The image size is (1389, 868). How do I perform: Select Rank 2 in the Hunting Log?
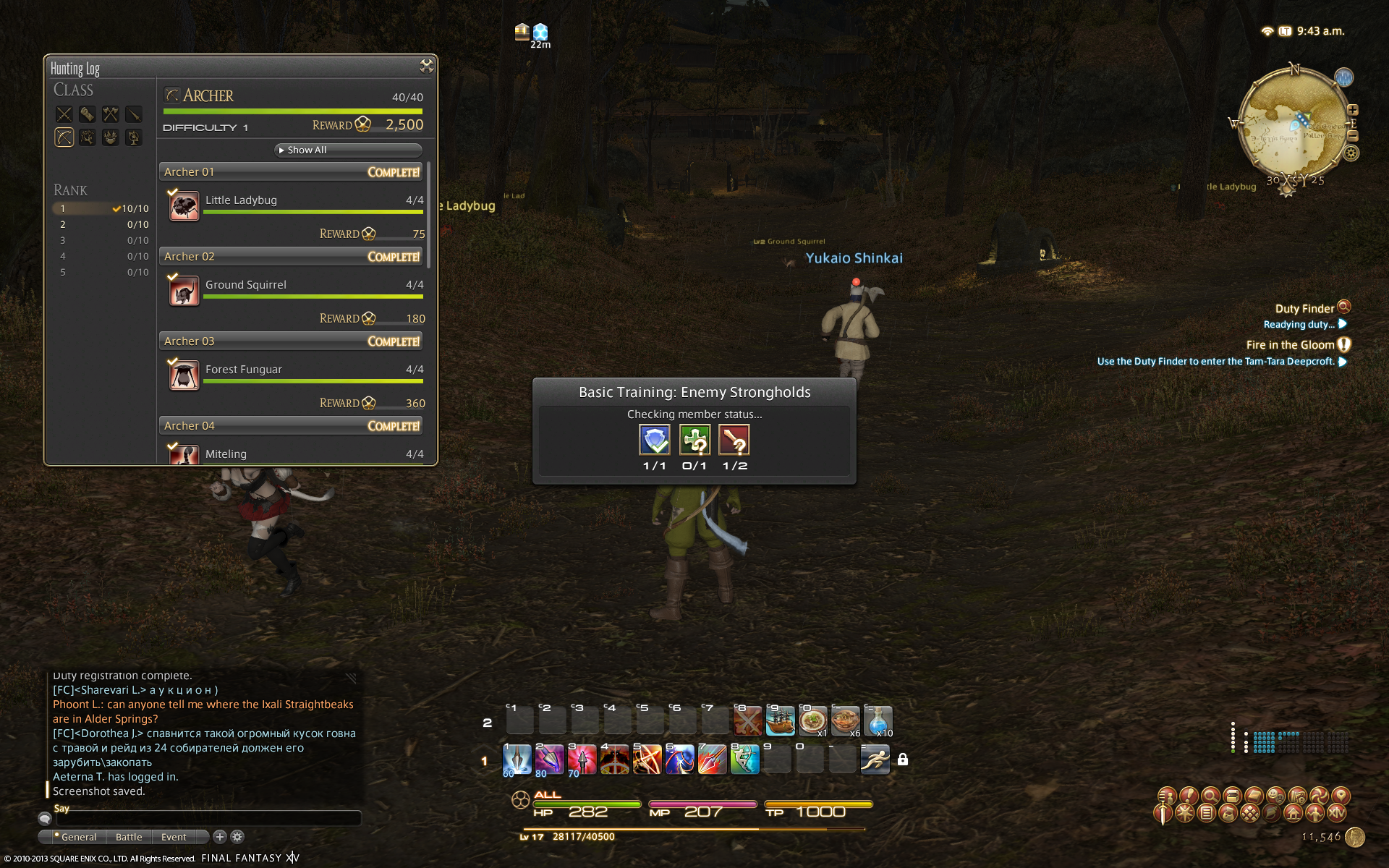click(101, 224)
